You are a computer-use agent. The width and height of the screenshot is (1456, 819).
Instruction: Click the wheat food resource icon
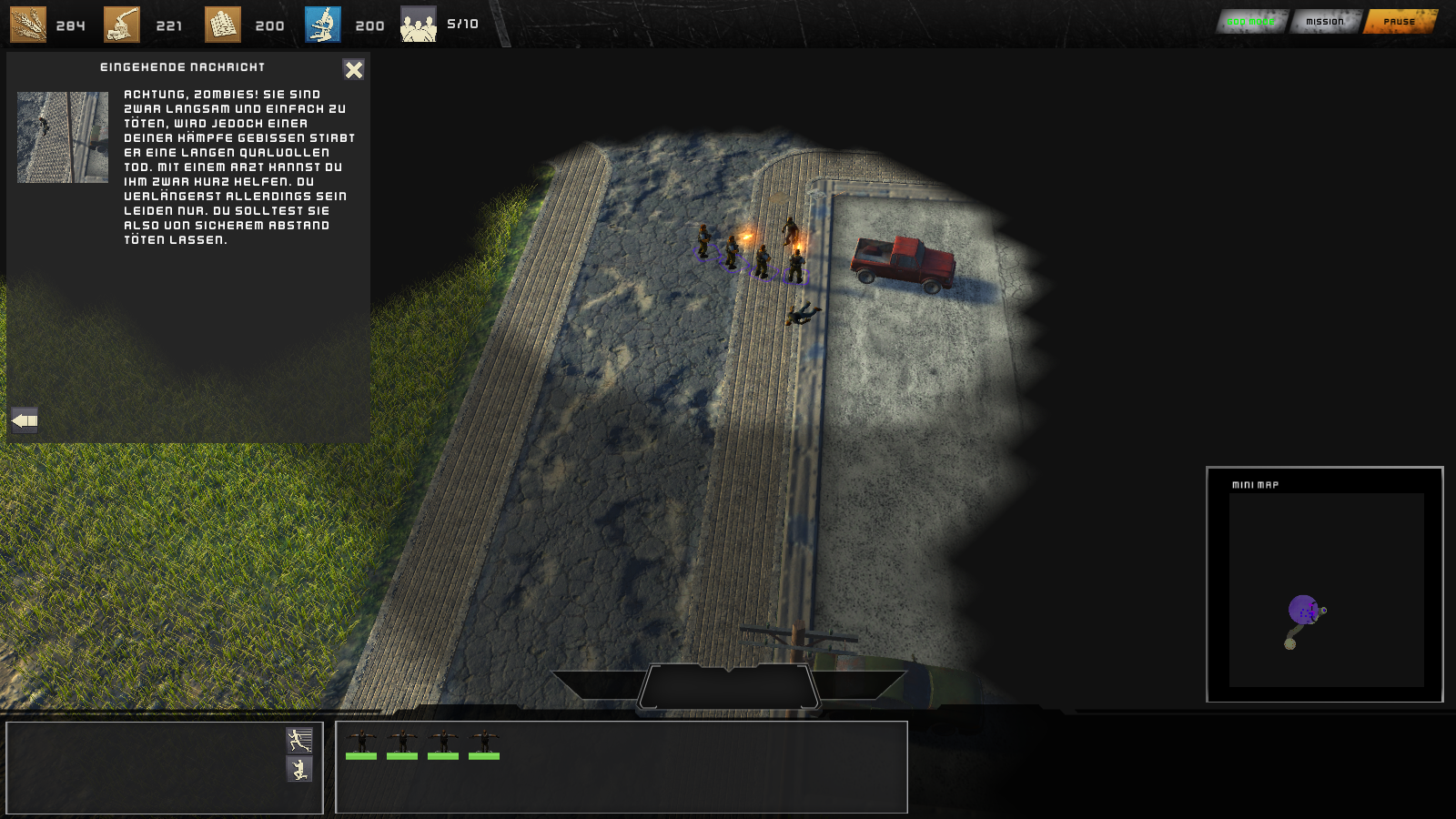28,25
